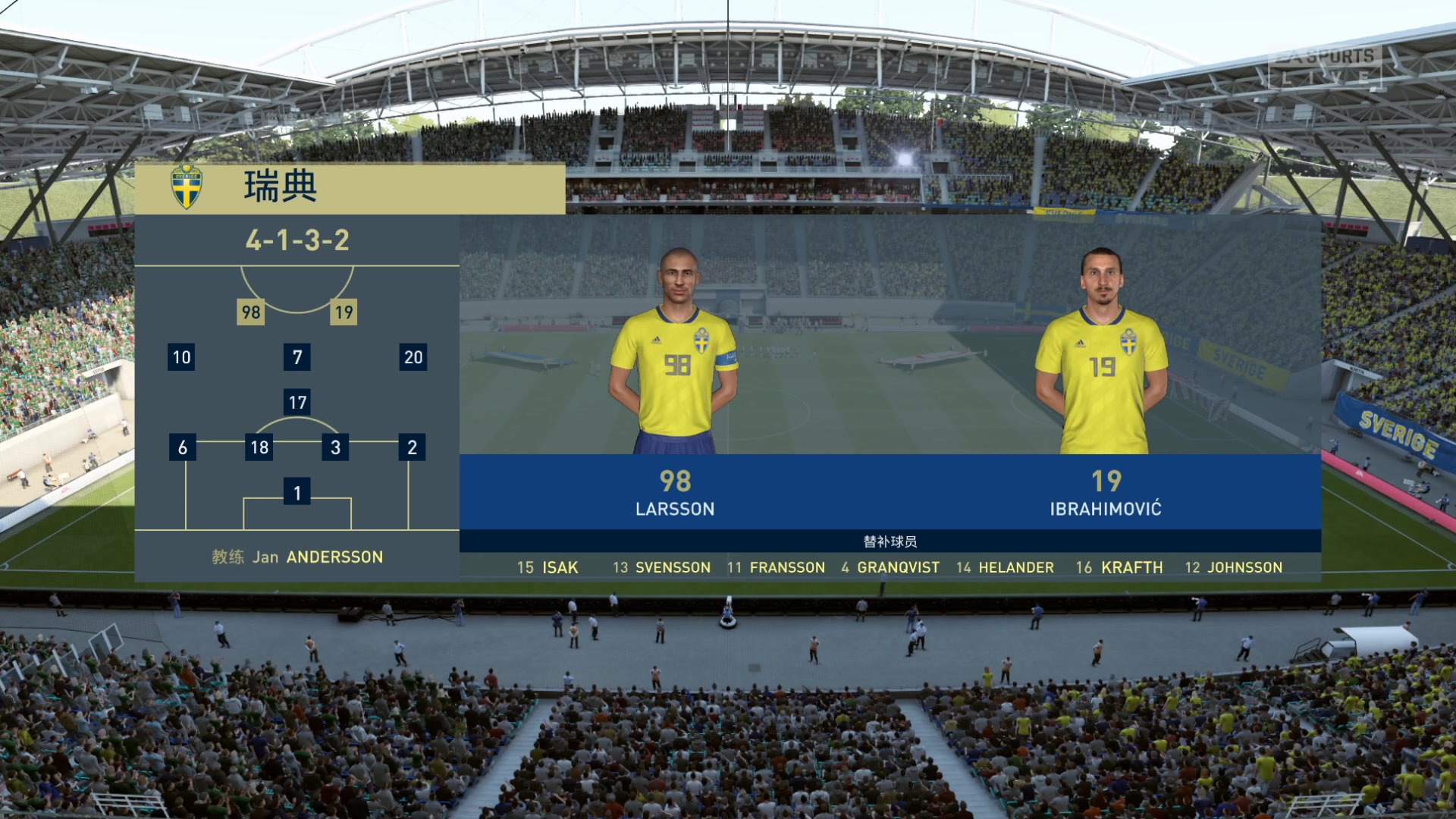Pick substitute 13 Svensson
Viewport: 1456px width, 819px height.
662,567
